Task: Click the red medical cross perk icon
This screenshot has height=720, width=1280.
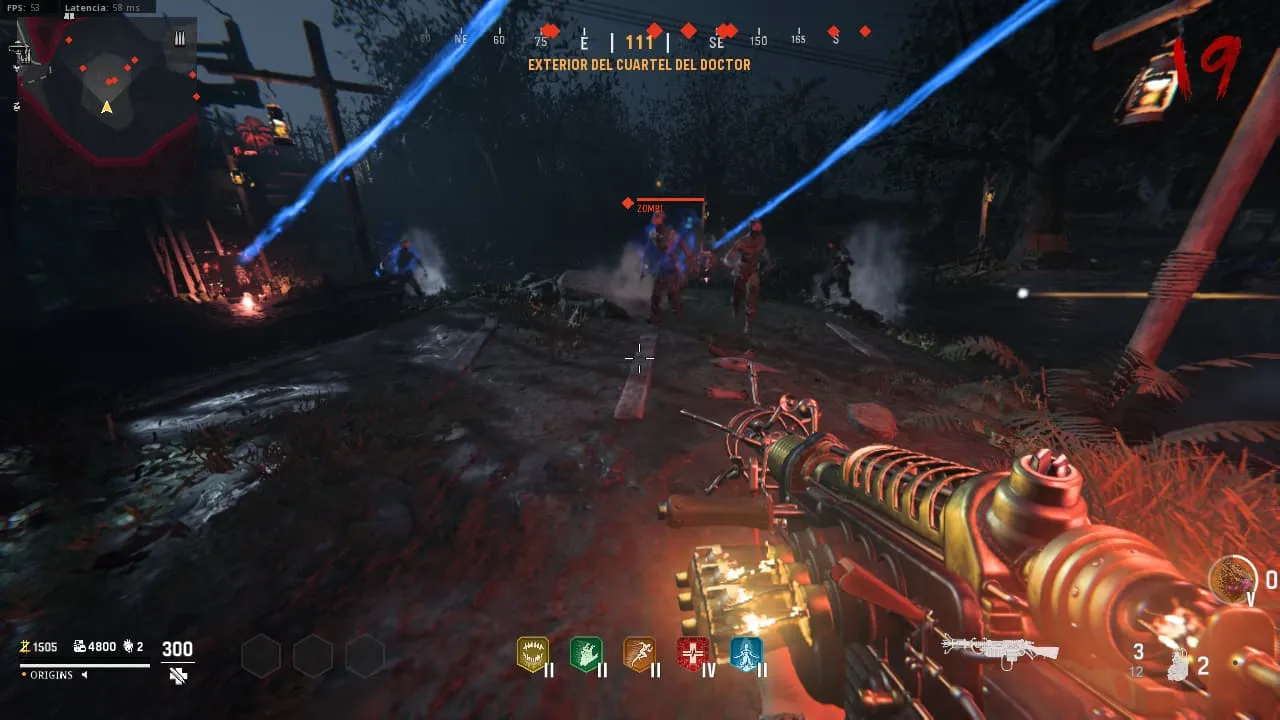Action: tap(693, 654)
